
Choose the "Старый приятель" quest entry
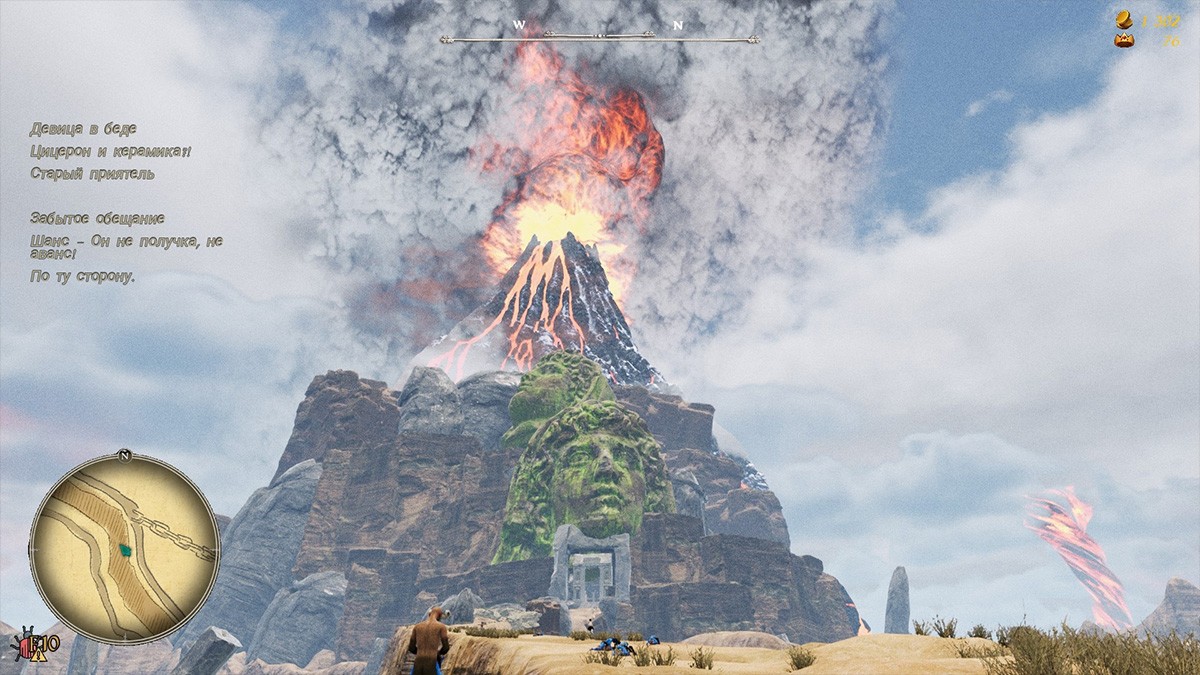tap(92, 174)
